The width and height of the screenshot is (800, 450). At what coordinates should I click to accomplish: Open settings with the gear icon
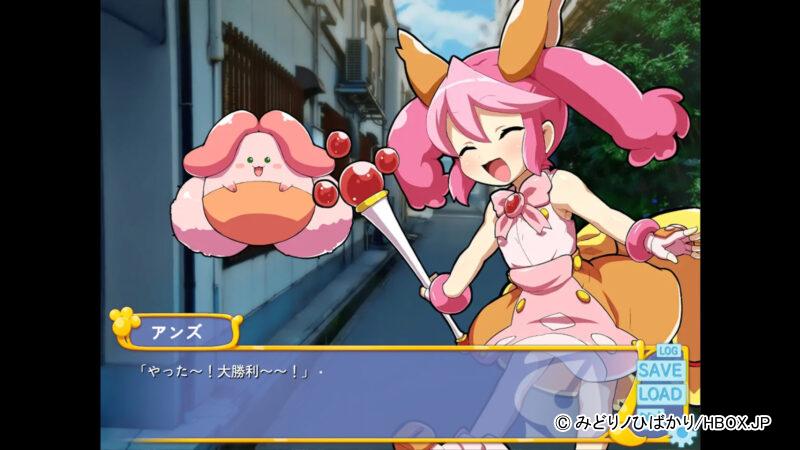[683, 434]
